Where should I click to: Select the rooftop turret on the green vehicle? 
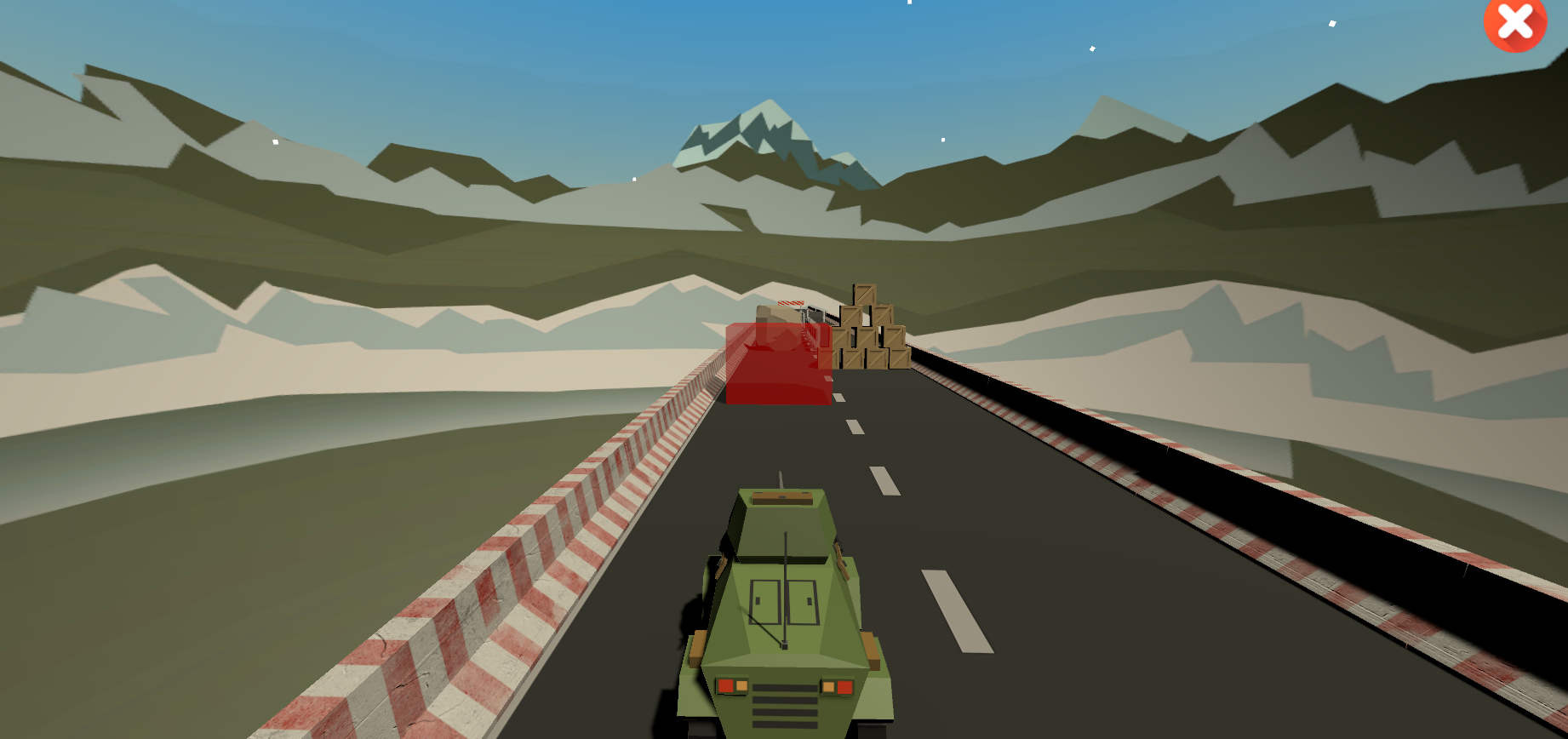pos(781,498)
